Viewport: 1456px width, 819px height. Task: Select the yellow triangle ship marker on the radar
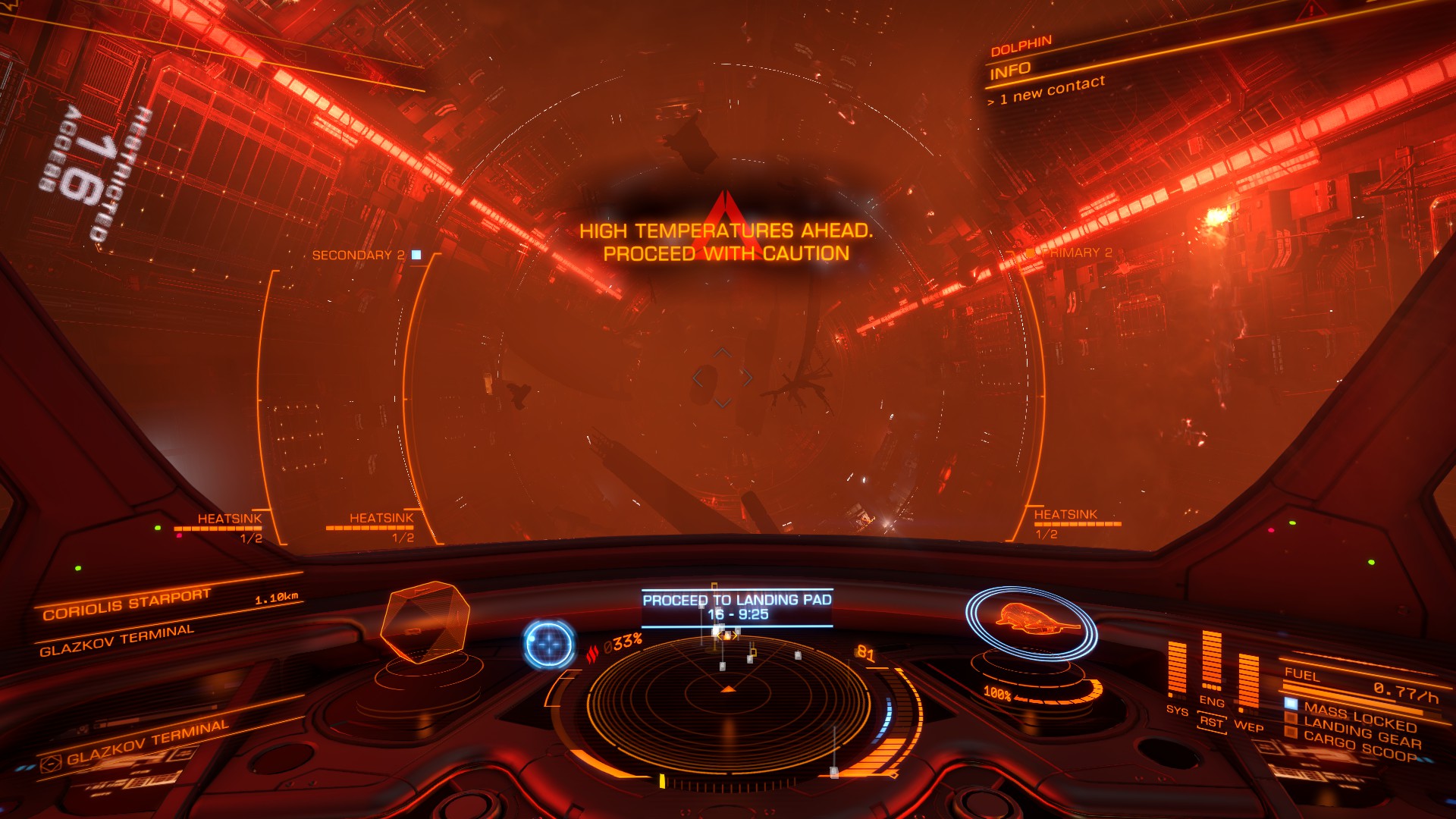(727, 691)
